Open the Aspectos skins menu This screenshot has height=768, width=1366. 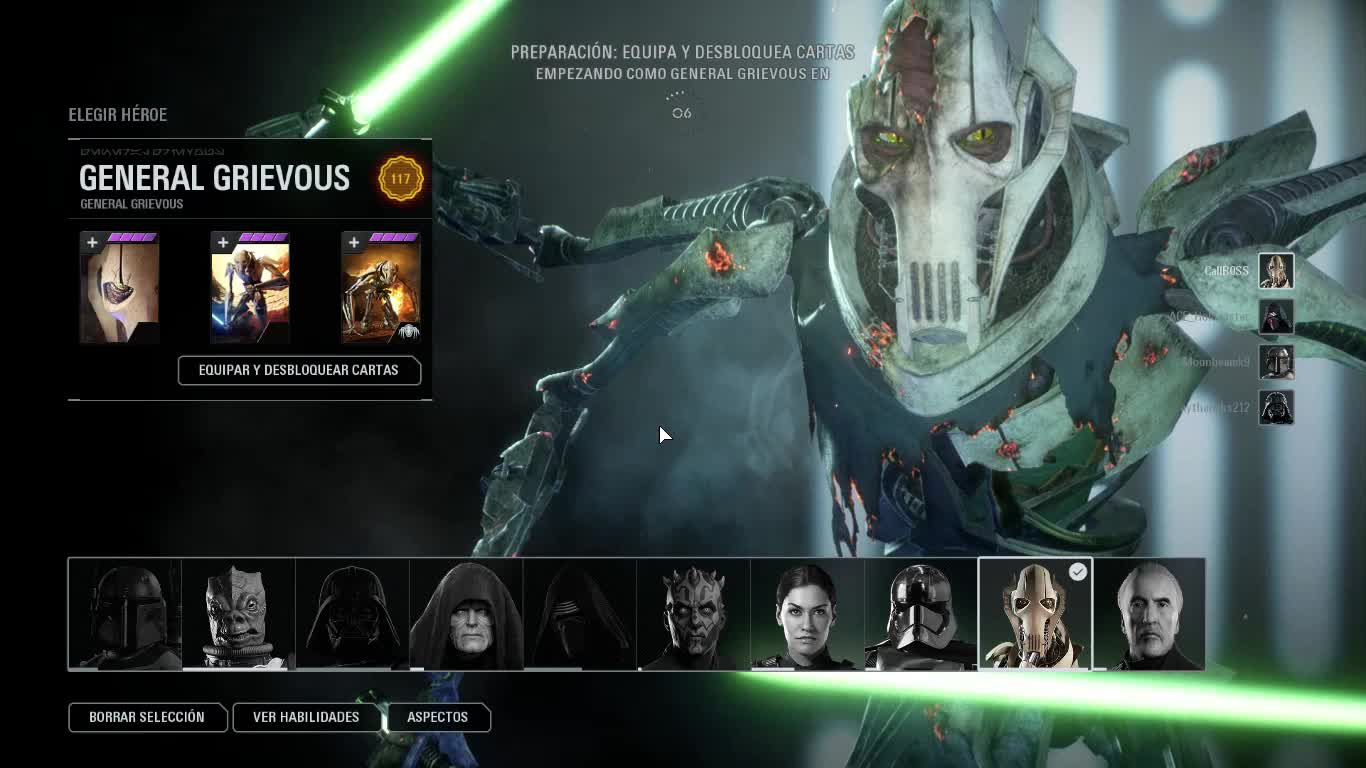point(437,717)
